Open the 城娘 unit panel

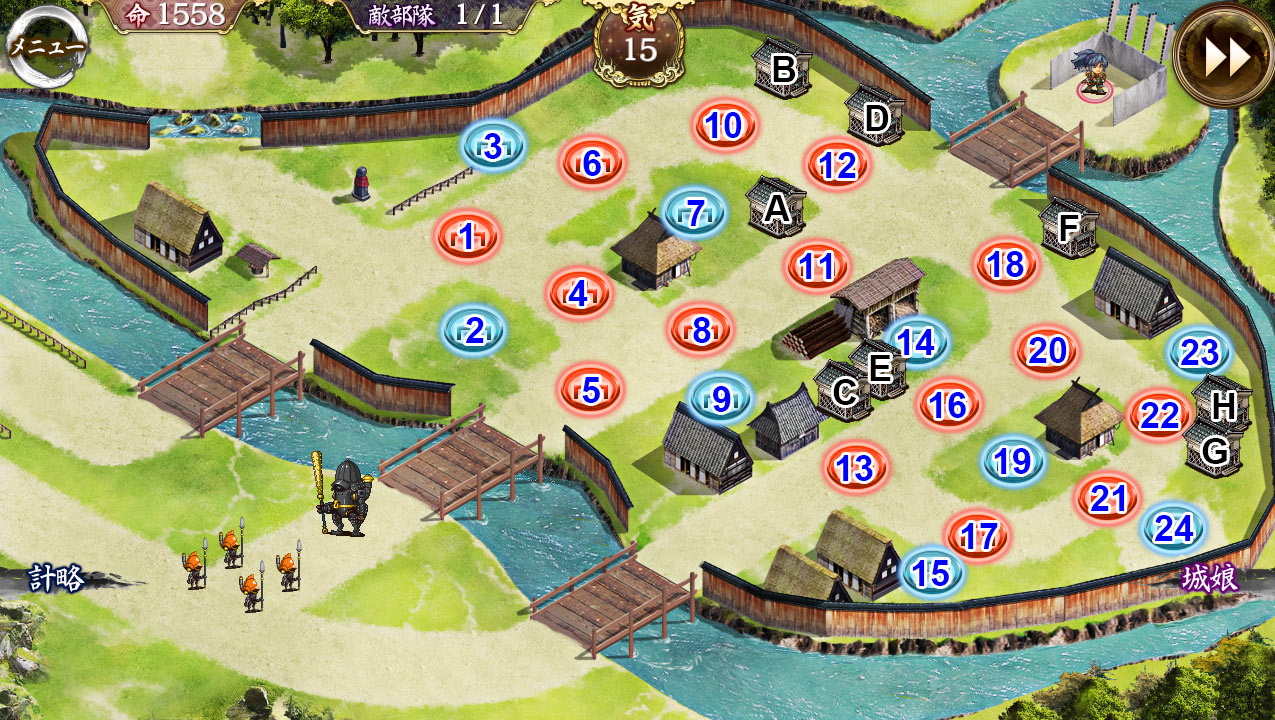(1209, 578)
